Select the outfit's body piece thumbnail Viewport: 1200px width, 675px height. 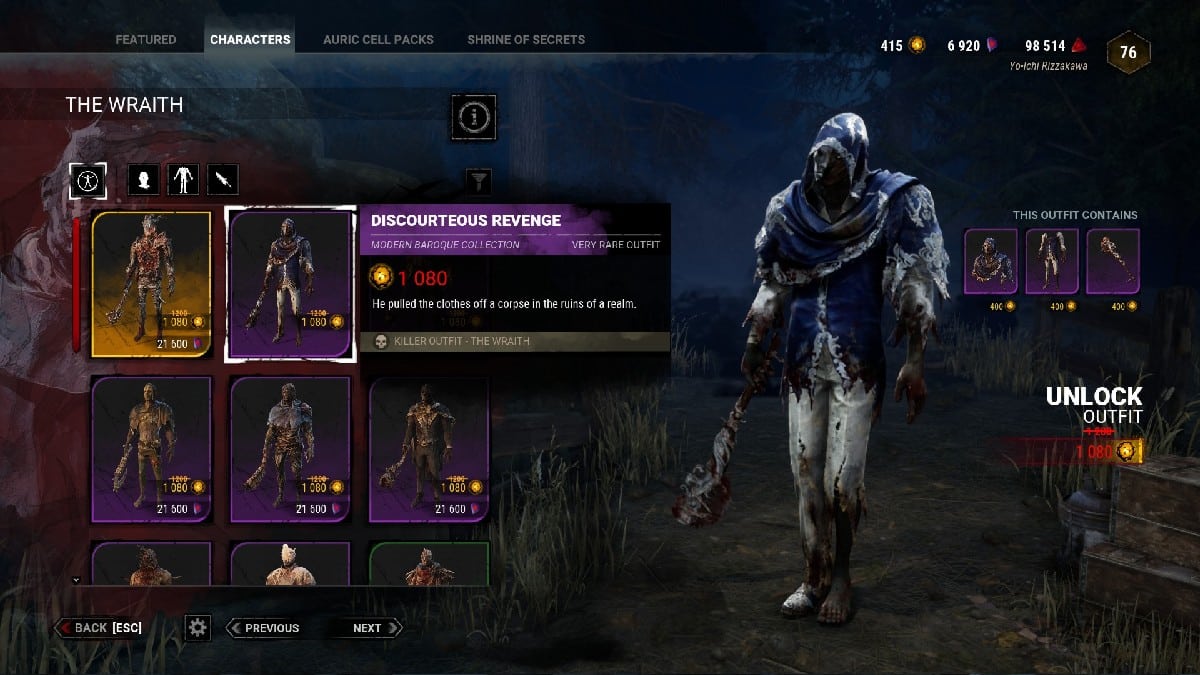coord(1052,262)
